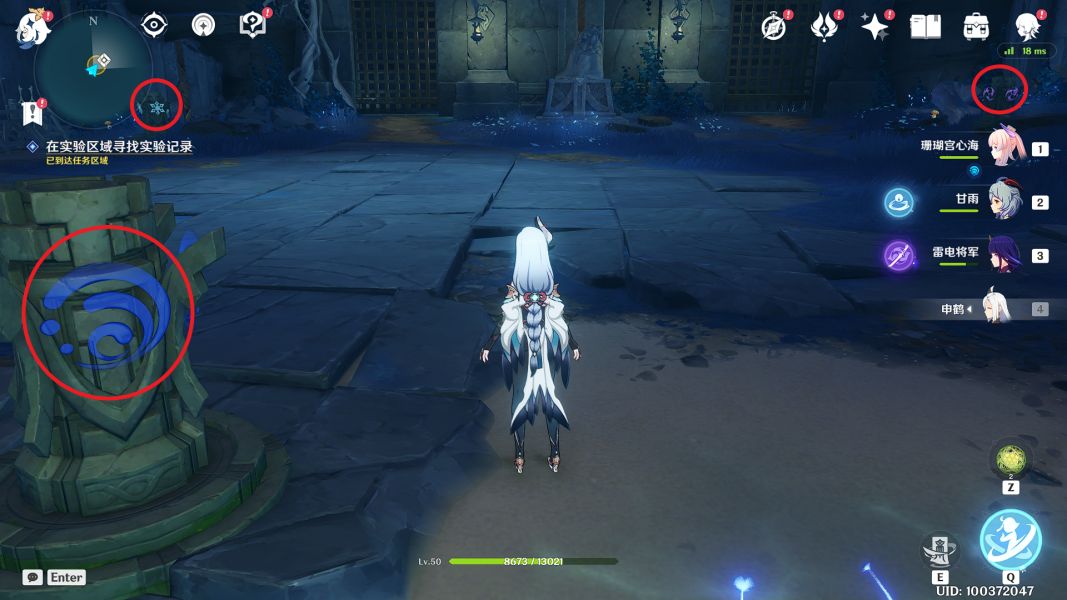Screen dimensions: 1067x600
Task: Toggle the eye-shaped elemental sight icon
Action: point(155,25)
